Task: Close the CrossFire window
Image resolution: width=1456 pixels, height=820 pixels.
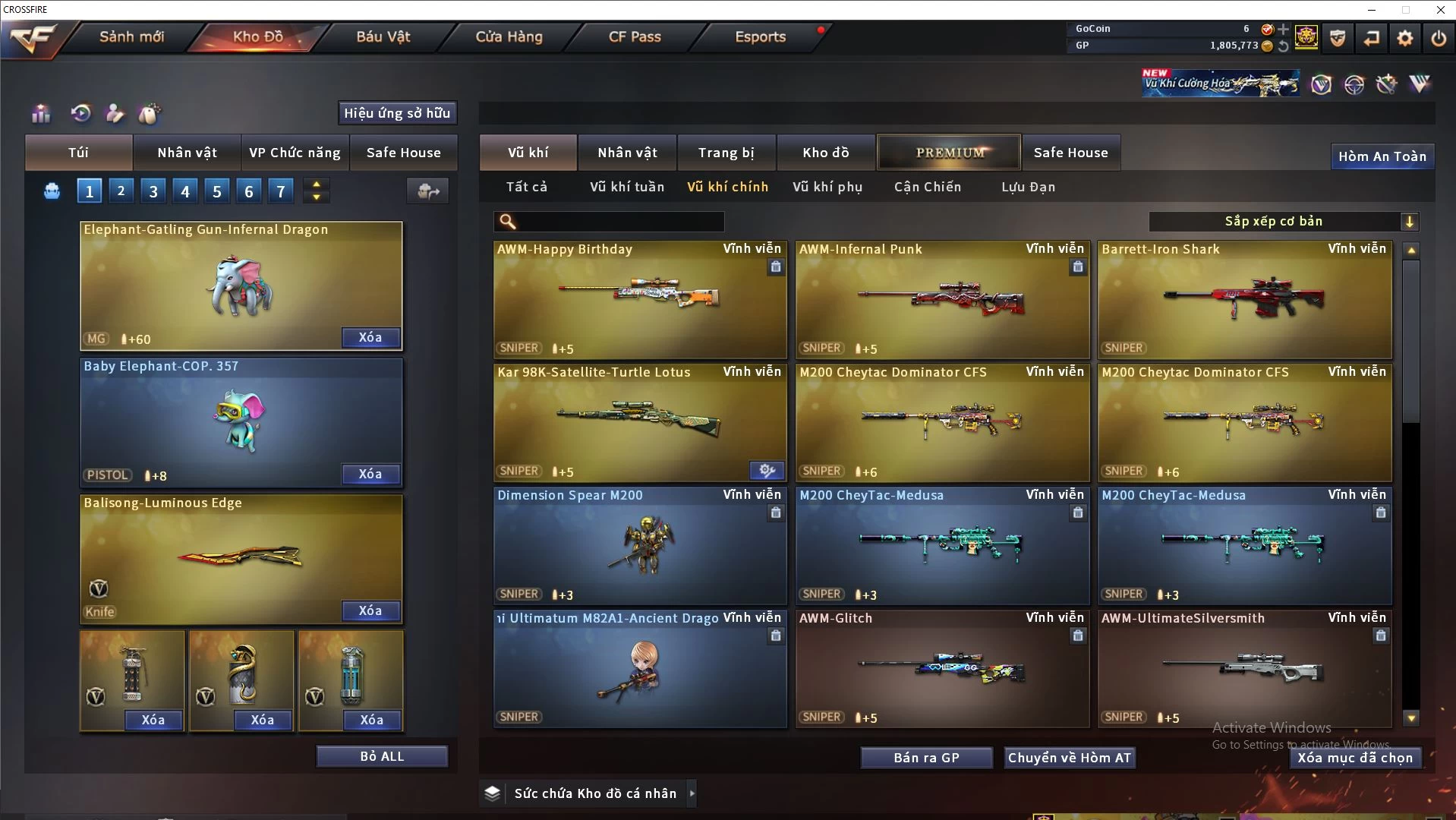Action: 1440,10
